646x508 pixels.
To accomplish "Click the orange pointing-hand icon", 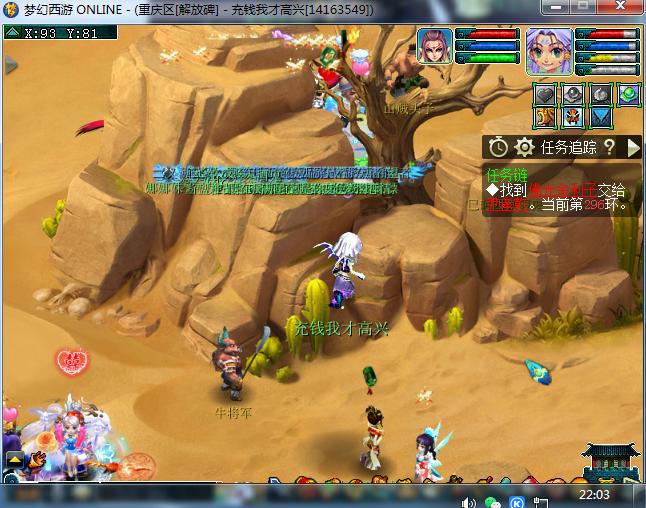I will click(39, 460).
